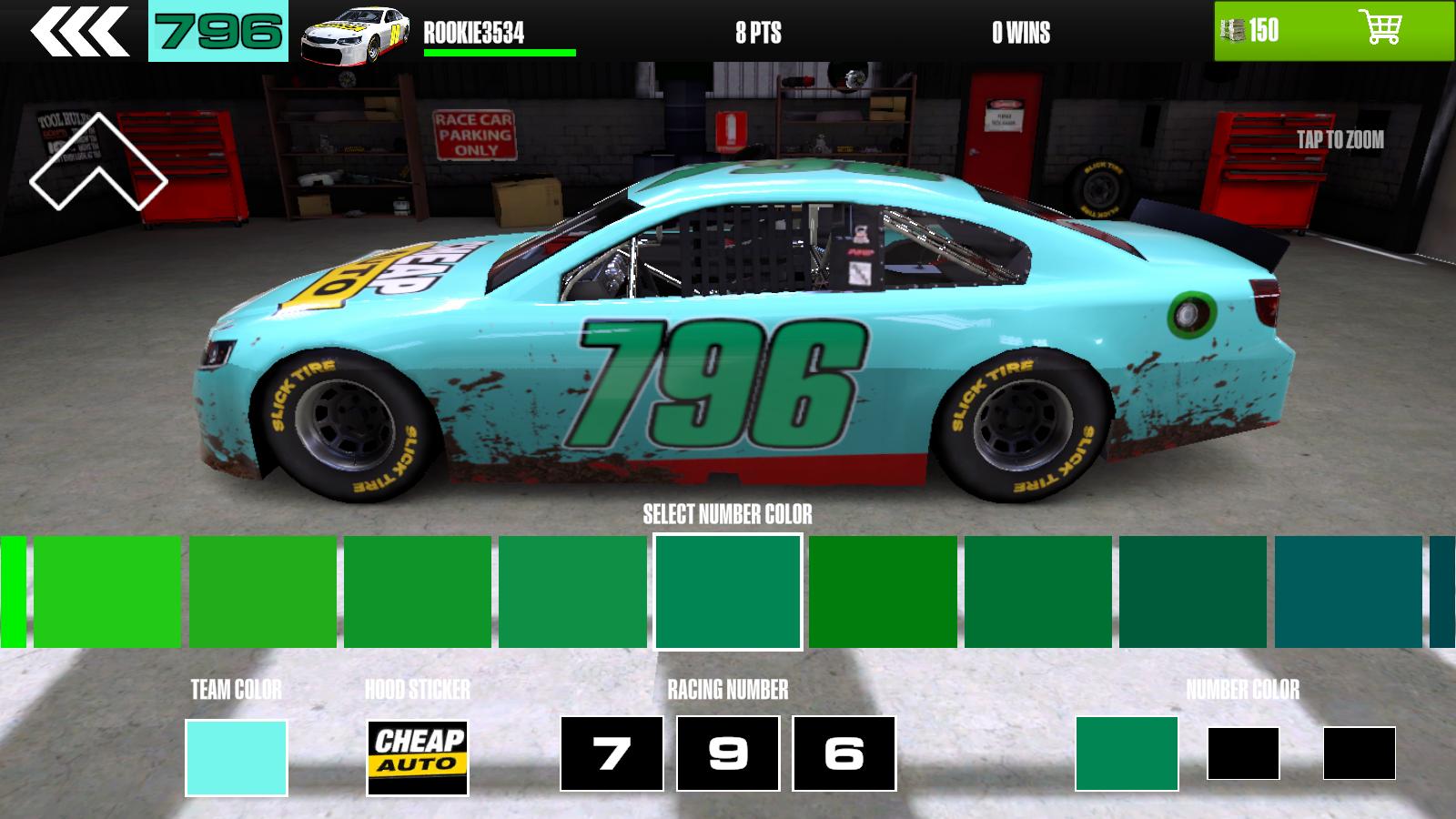Viewport: 1456px width, 819px height.
Task: Tap to zoom the car view
Action: tap(1340, 139)
